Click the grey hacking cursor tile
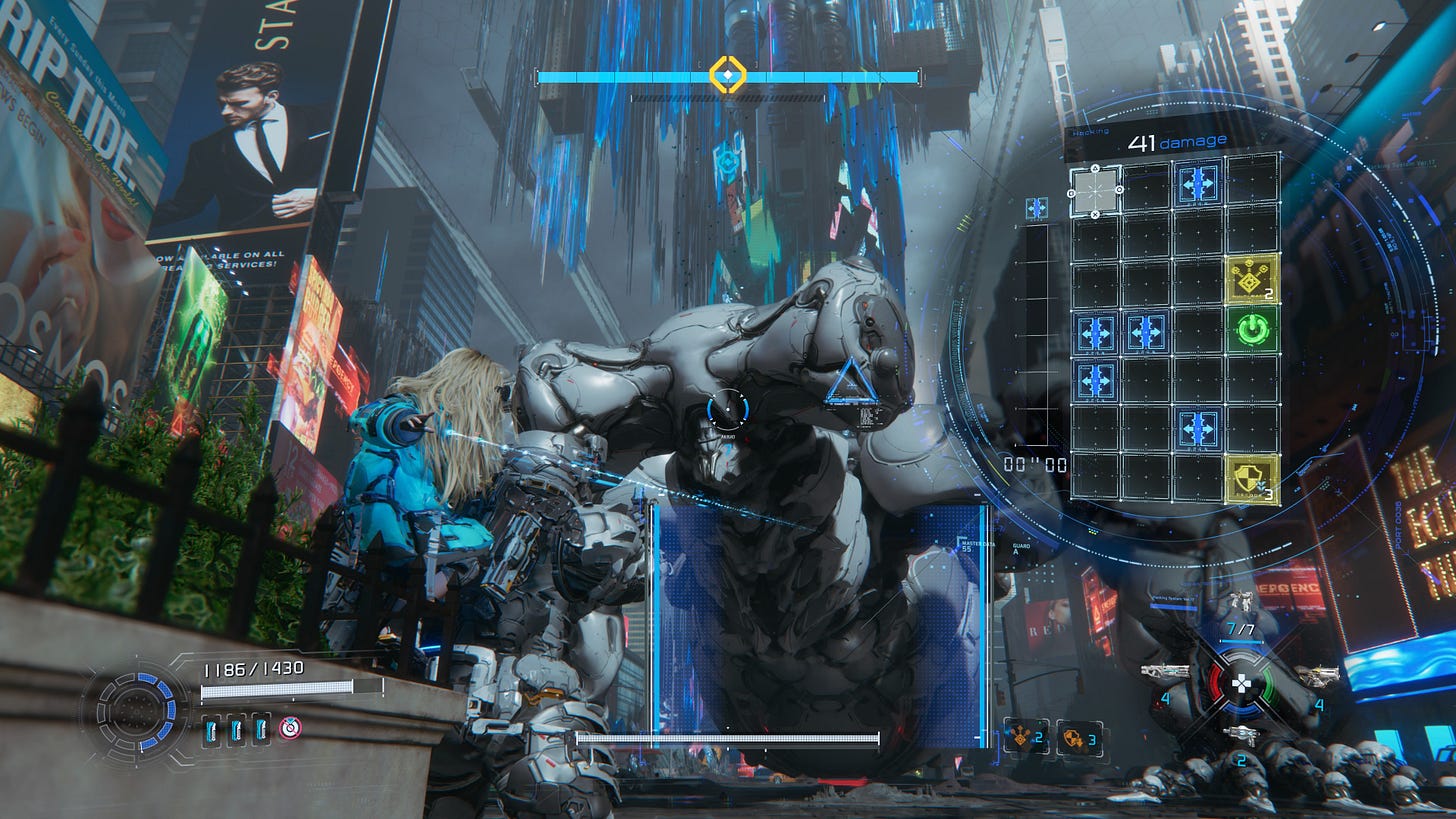The height and width of the screenshot is (819, 1456). coord(1095,190)
